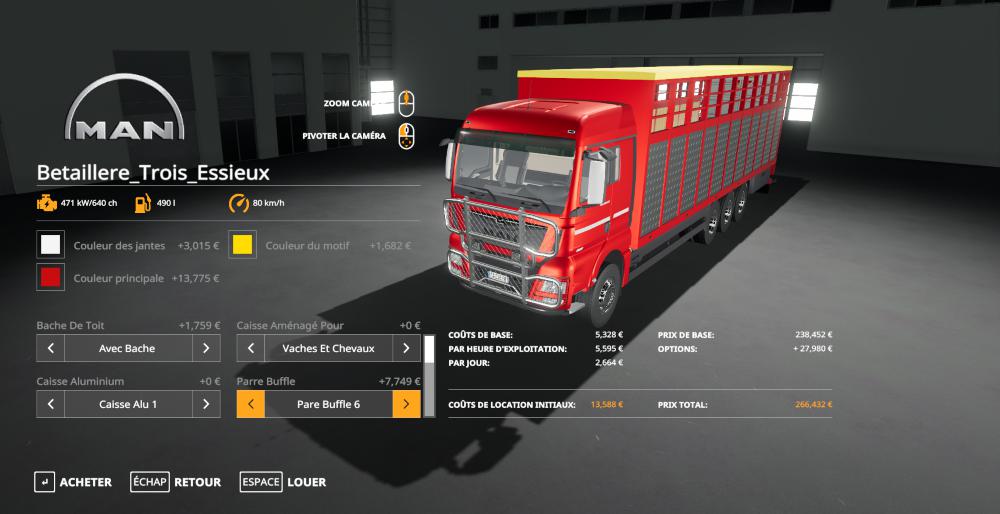The height and width of the screenshot is (514, 1000).
Task: Click previous arrow for Caisse Aménagé Pour
Action: pyautogui.click(x=251, y=348)
